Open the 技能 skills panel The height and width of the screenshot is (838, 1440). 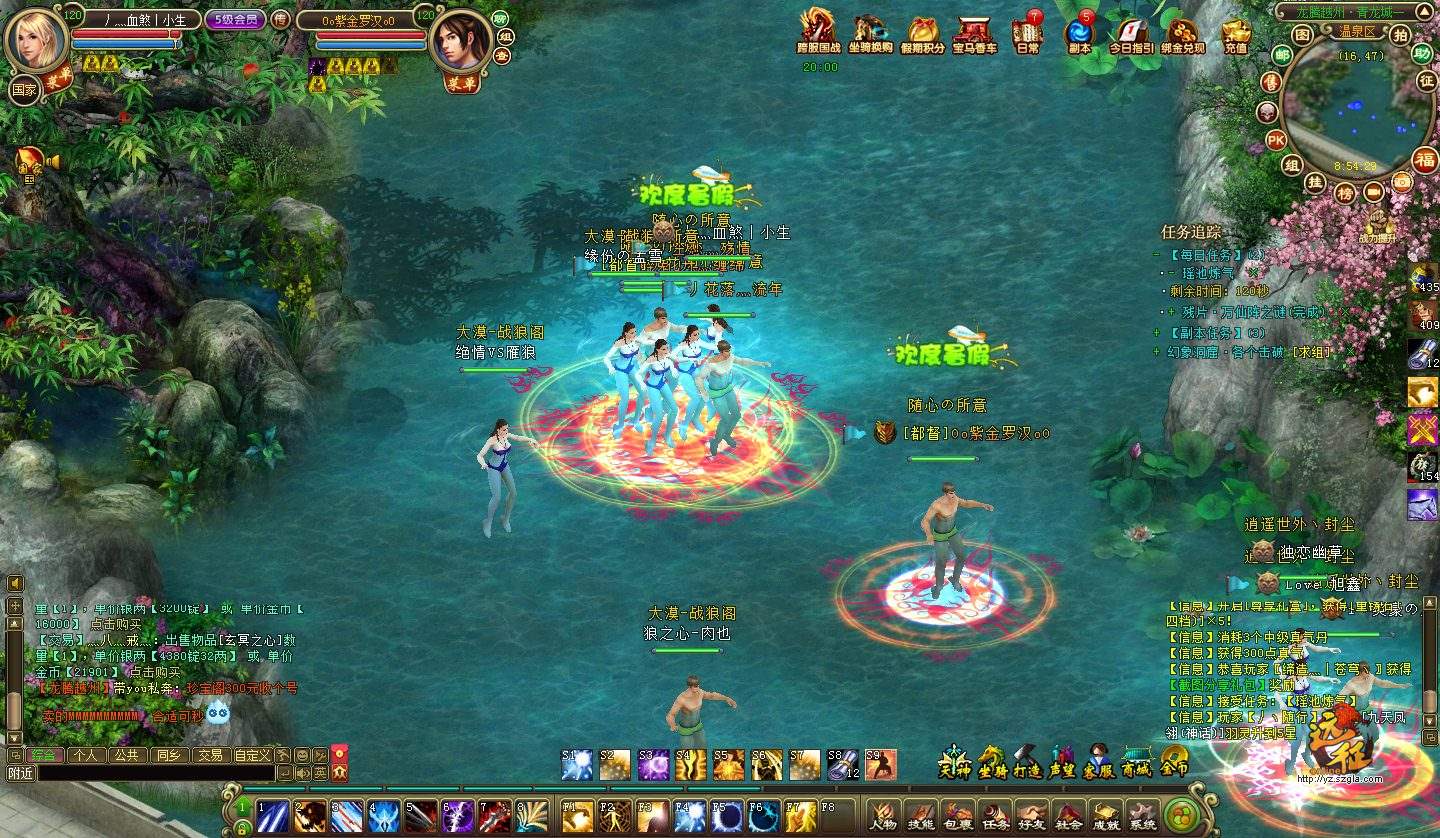point(920,815)
